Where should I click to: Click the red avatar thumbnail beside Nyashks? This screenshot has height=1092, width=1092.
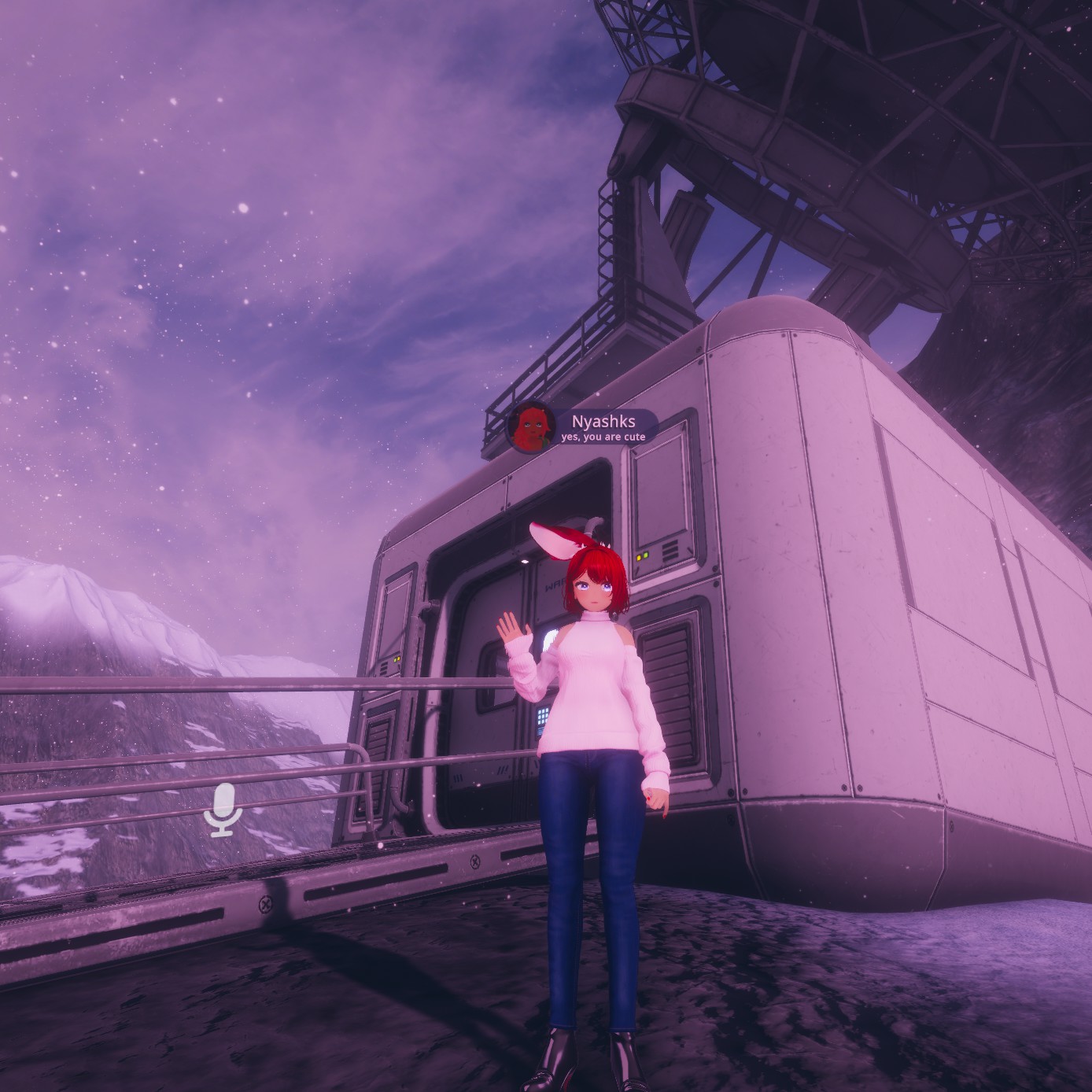(x=531, y=428)
